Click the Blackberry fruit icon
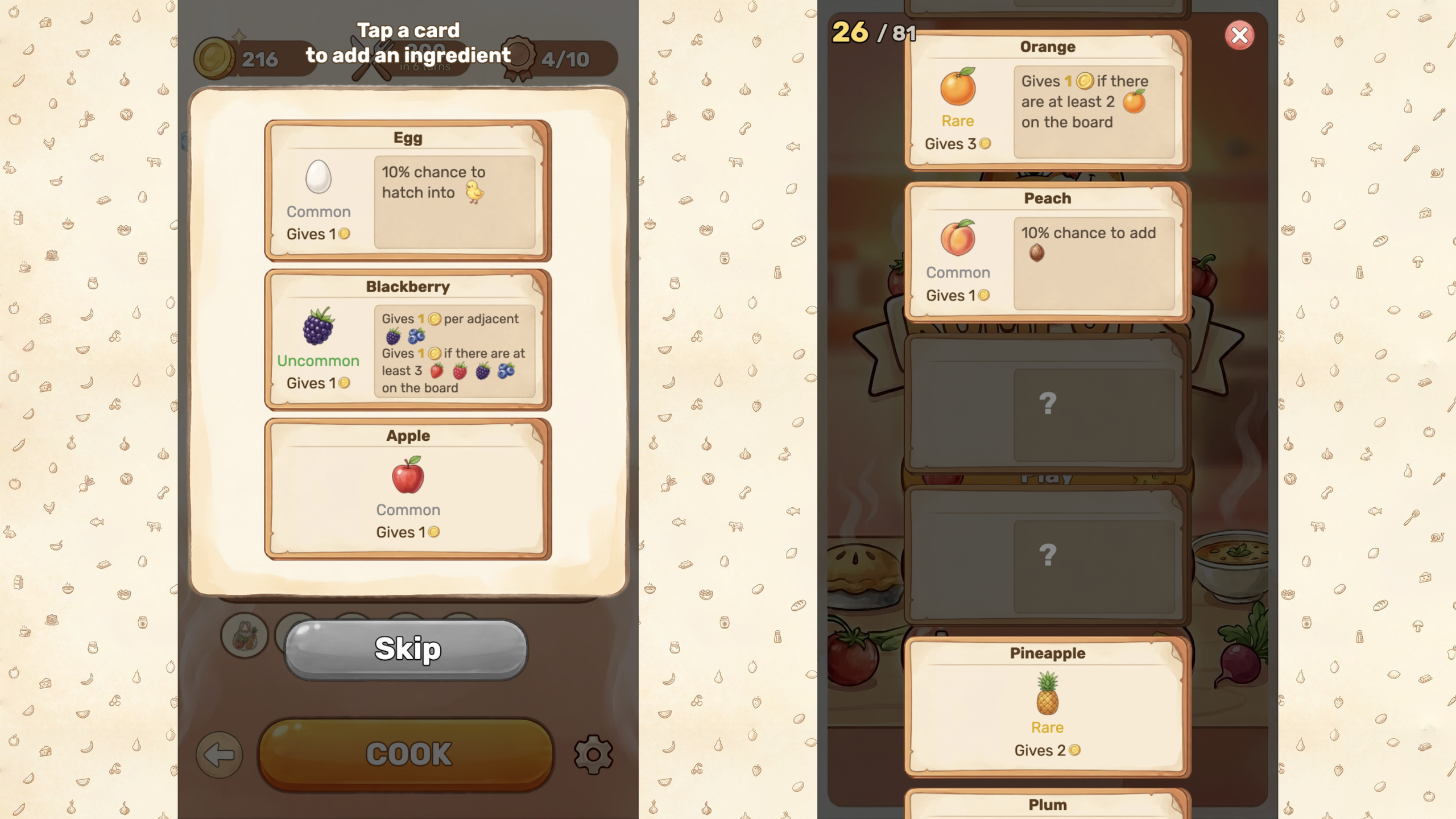 pyautogui.click(x=318, y=330)
